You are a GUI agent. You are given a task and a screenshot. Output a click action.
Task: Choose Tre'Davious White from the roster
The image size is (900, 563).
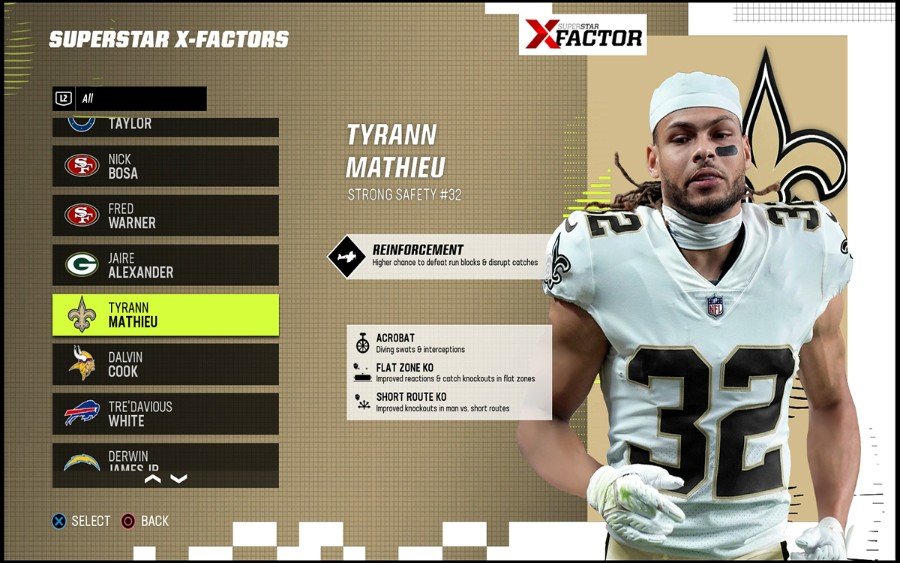pos(165,414)
